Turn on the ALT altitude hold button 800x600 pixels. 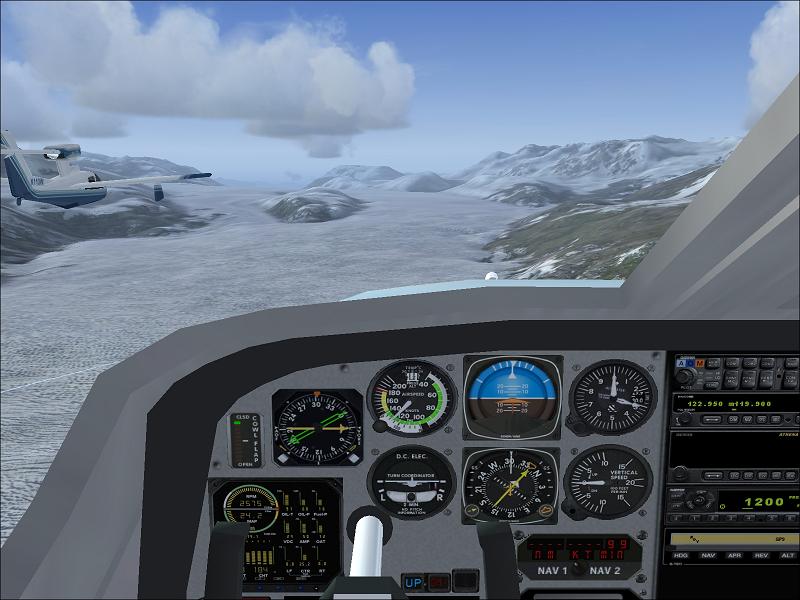(787, 554)
